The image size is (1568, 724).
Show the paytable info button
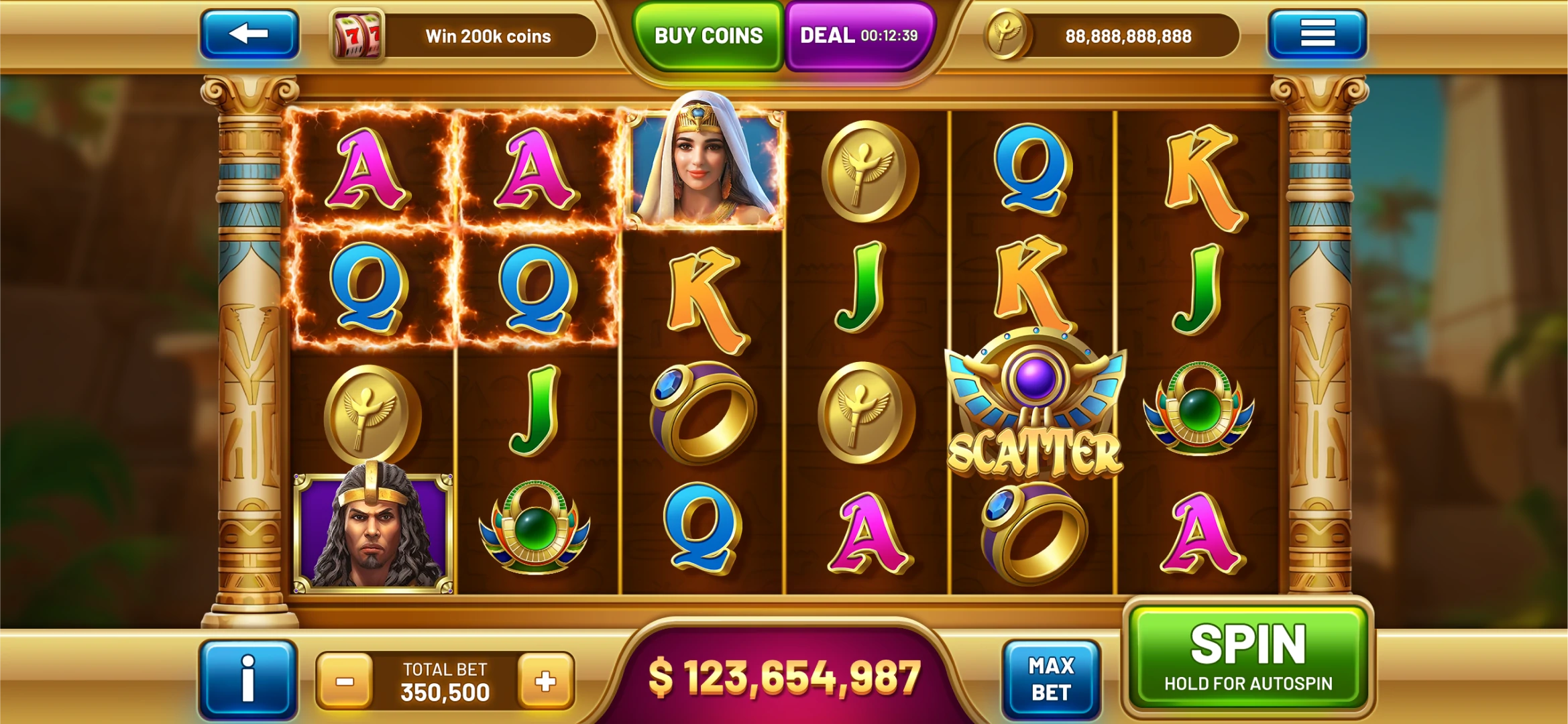(247, 680)
